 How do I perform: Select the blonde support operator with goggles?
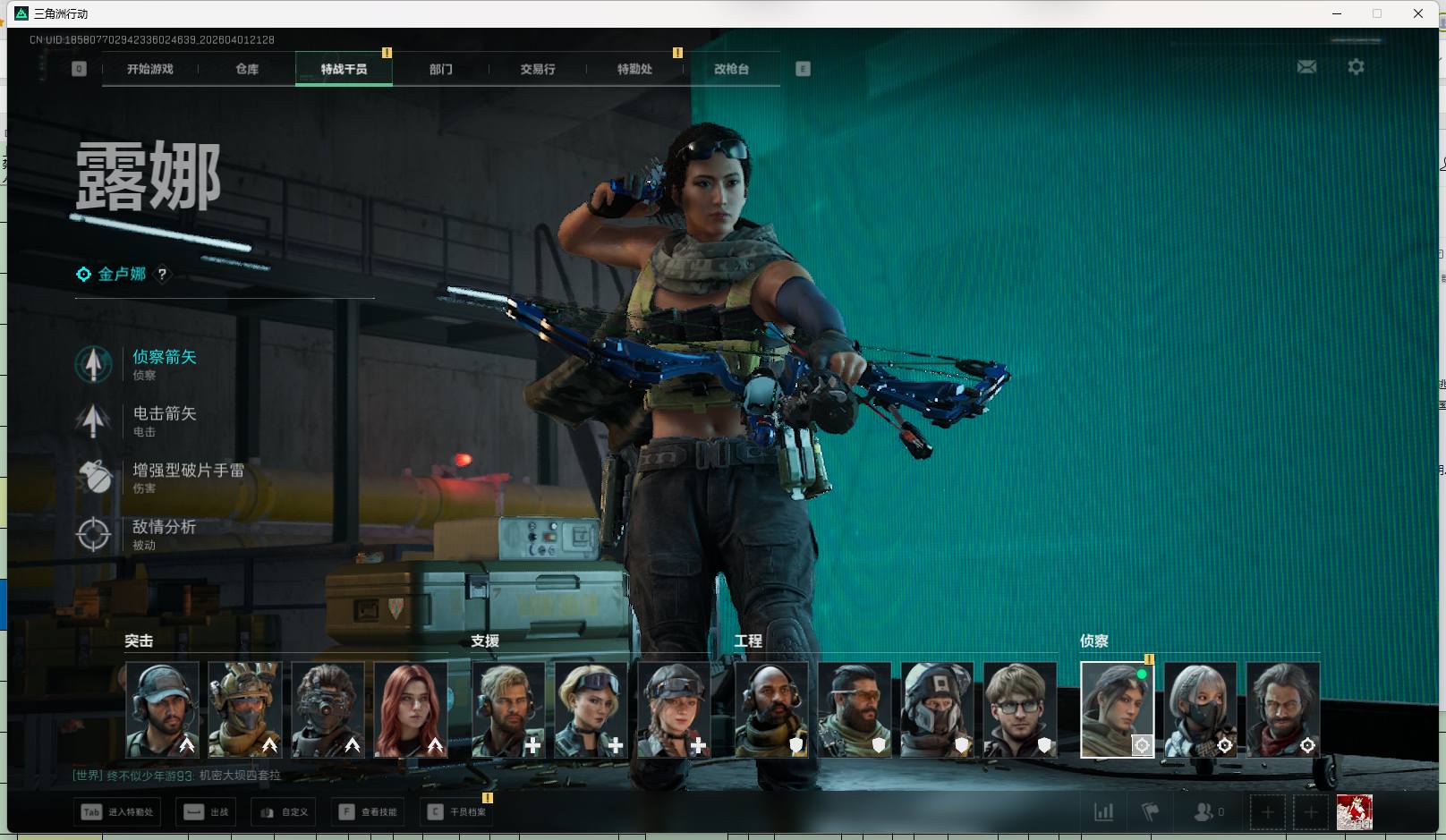pyautogui.click(x=591, y=709)
